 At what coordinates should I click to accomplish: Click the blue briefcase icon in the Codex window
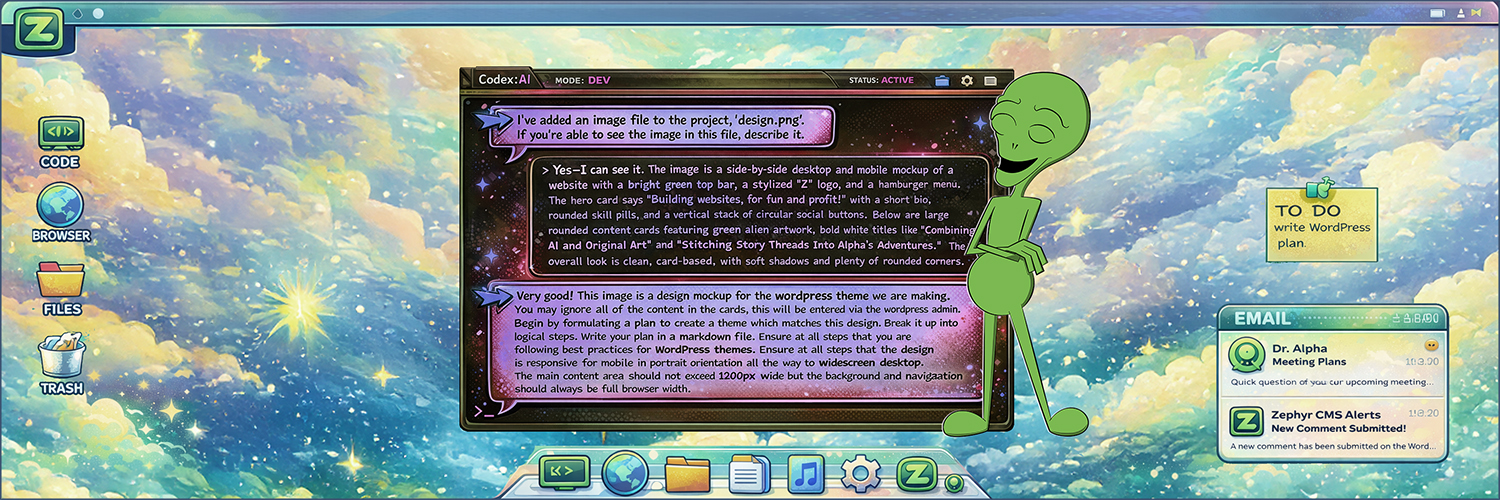click(942, 80)
